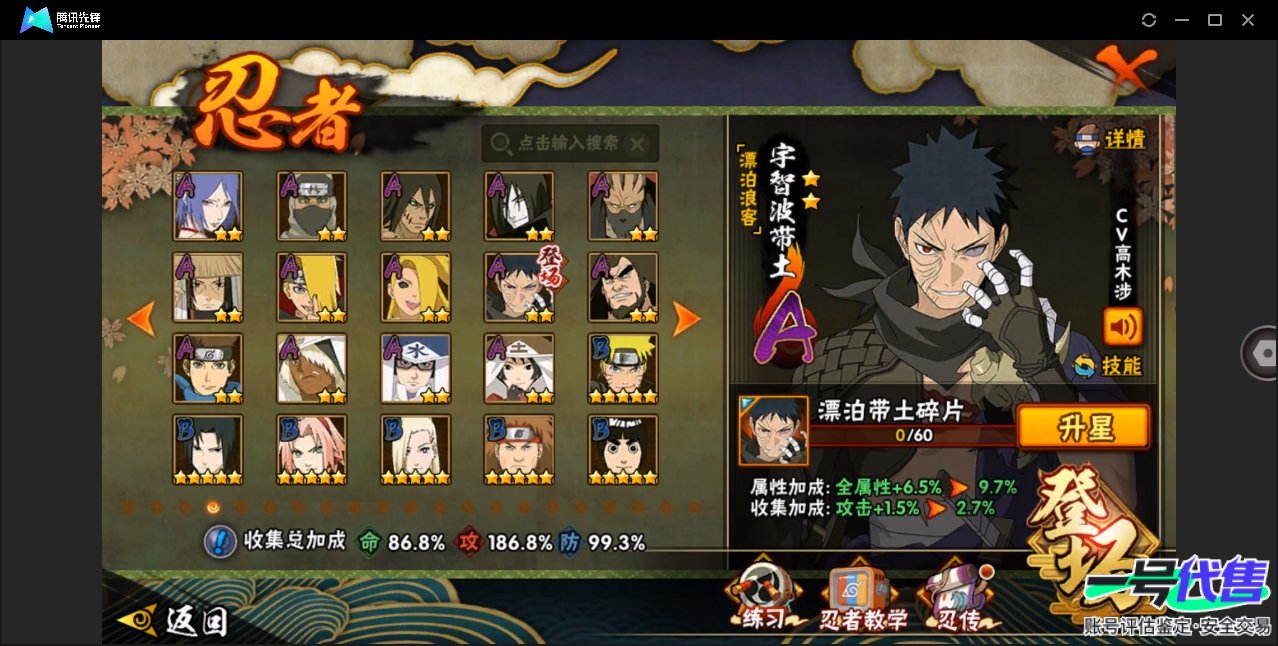Close the ninja screen with orange X

tap(1122, 68)
